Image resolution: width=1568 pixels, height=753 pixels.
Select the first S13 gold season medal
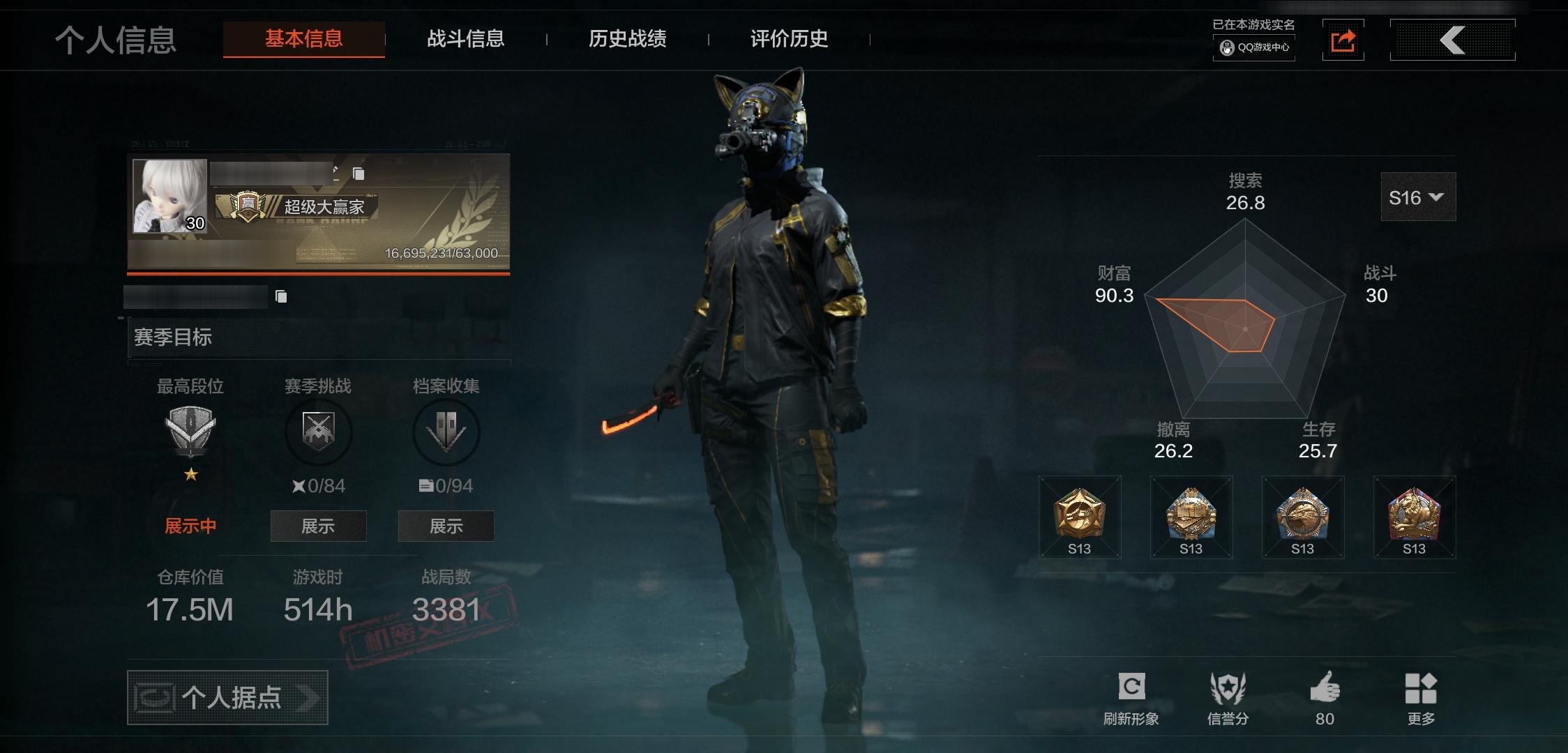click(1079, 516)
